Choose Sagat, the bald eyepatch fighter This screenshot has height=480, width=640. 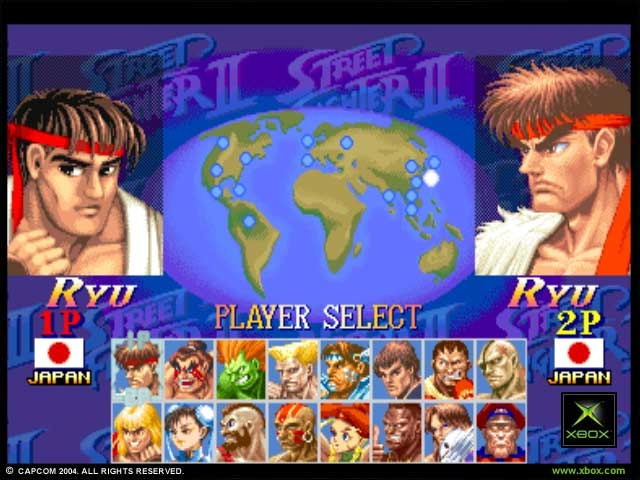tap(501, 369)
